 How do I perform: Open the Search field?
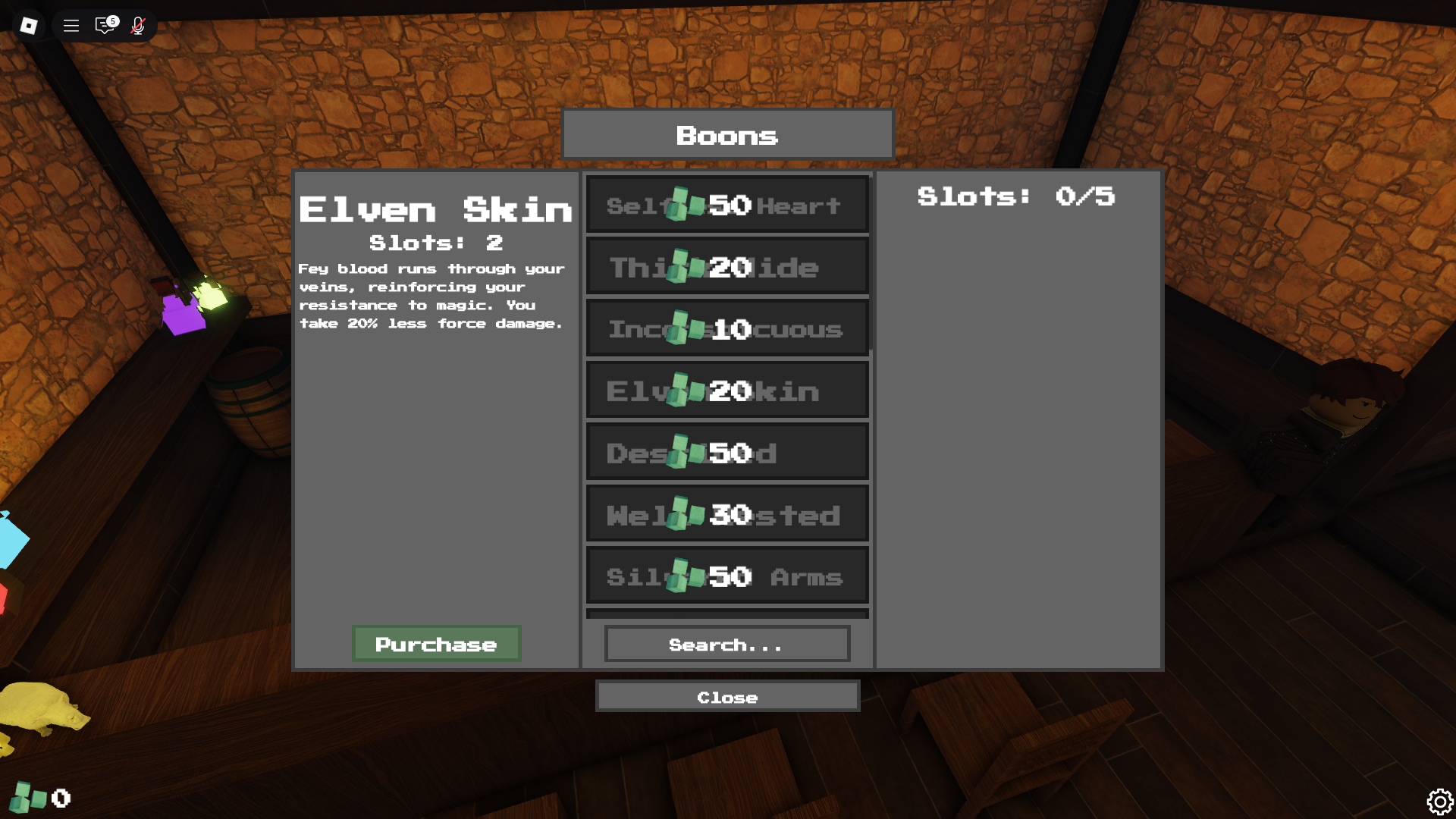pos(726,644)
